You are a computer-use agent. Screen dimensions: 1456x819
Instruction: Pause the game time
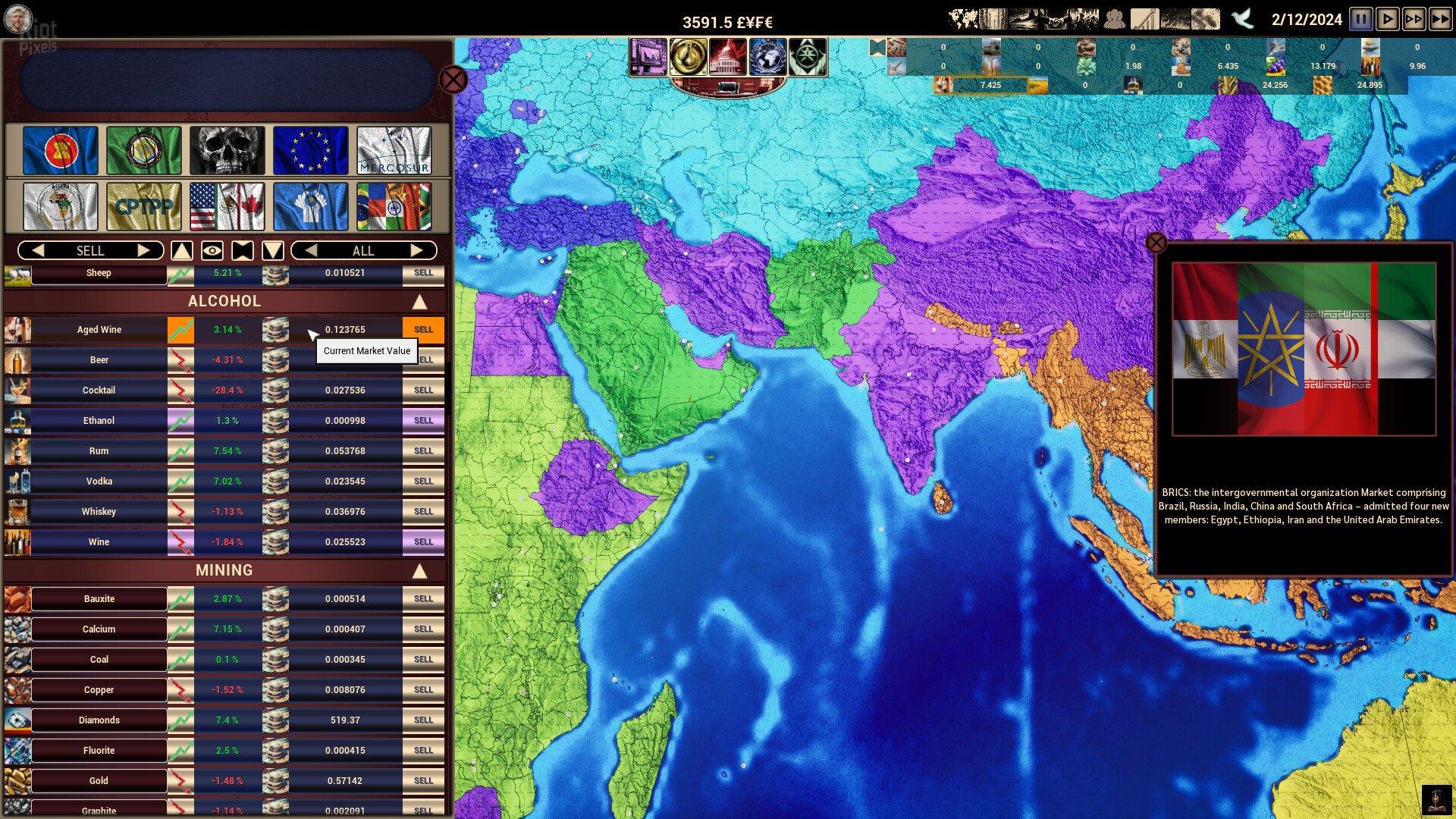1360,19
